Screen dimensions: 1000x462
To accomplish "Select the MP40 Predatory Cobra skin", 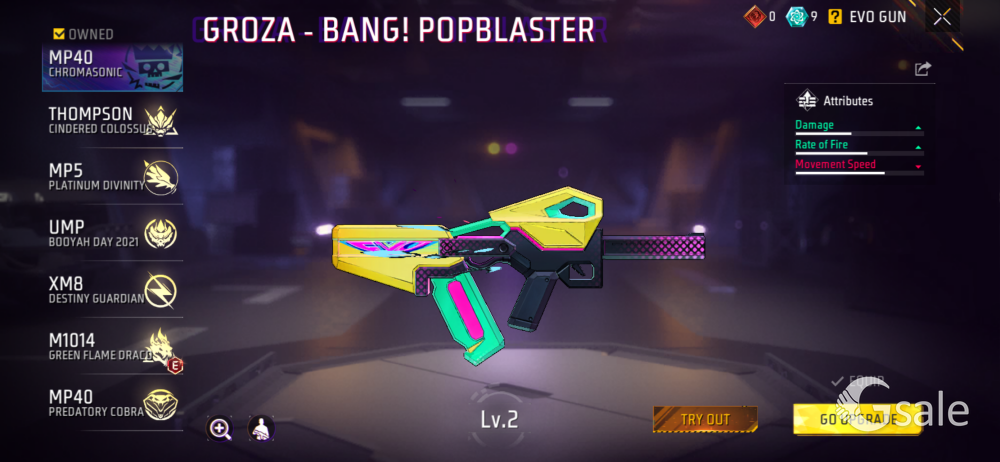I will click(113, 403).
